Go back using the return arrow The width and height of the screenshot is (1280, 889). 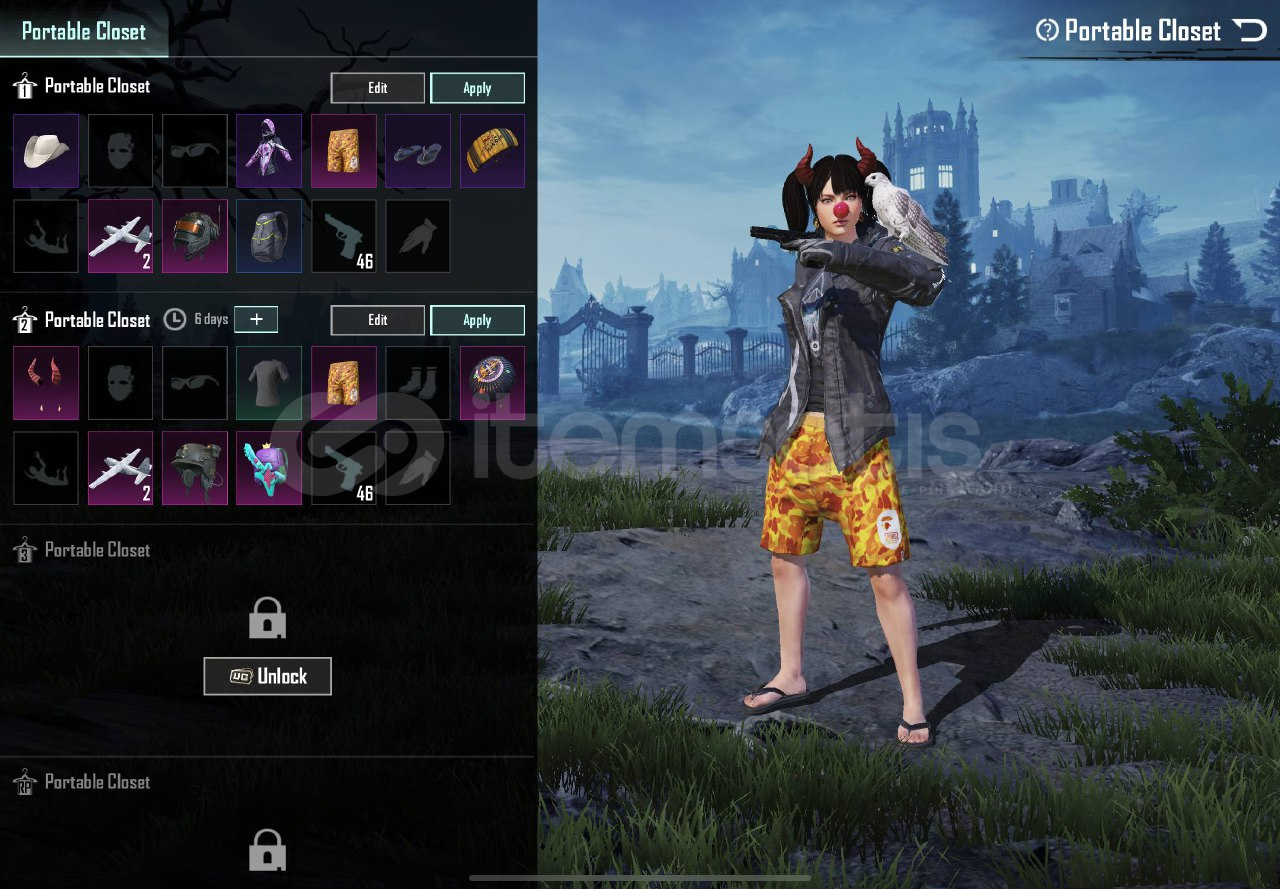1250,30
